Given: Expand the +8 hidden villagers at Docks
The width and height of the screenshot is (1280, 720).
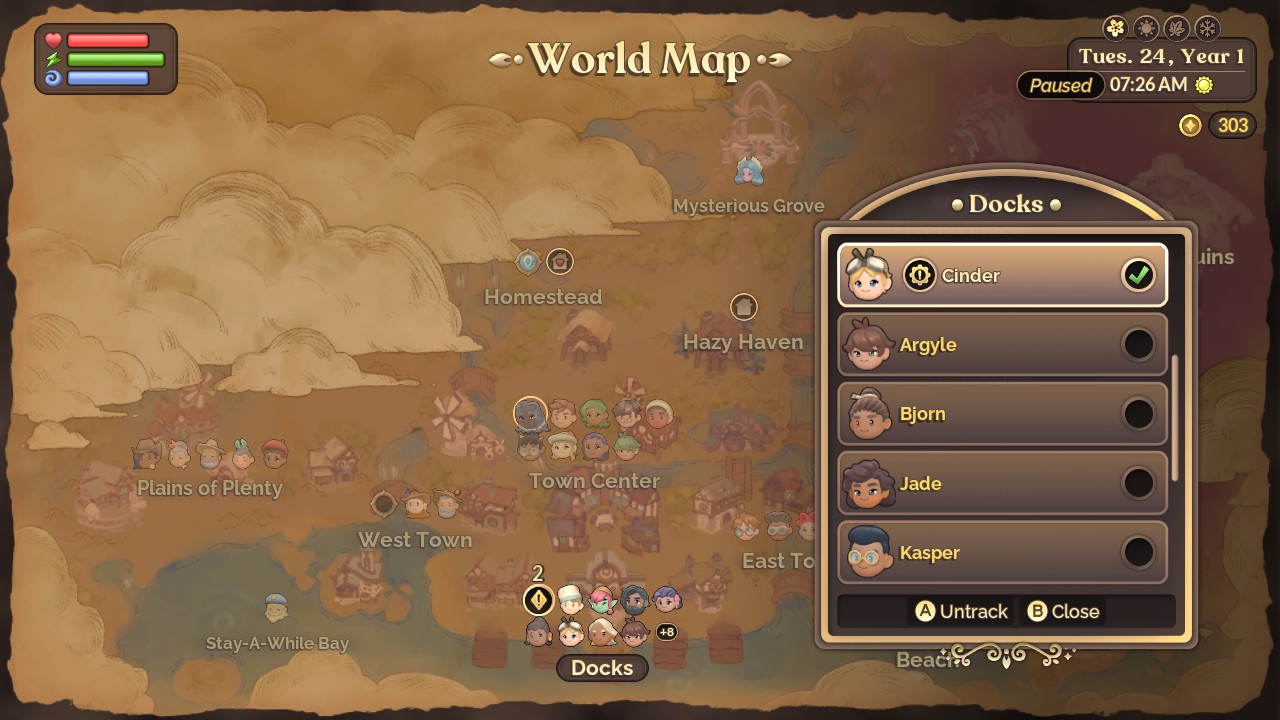Looking at the screenshot, I should [x=666, y=632].
